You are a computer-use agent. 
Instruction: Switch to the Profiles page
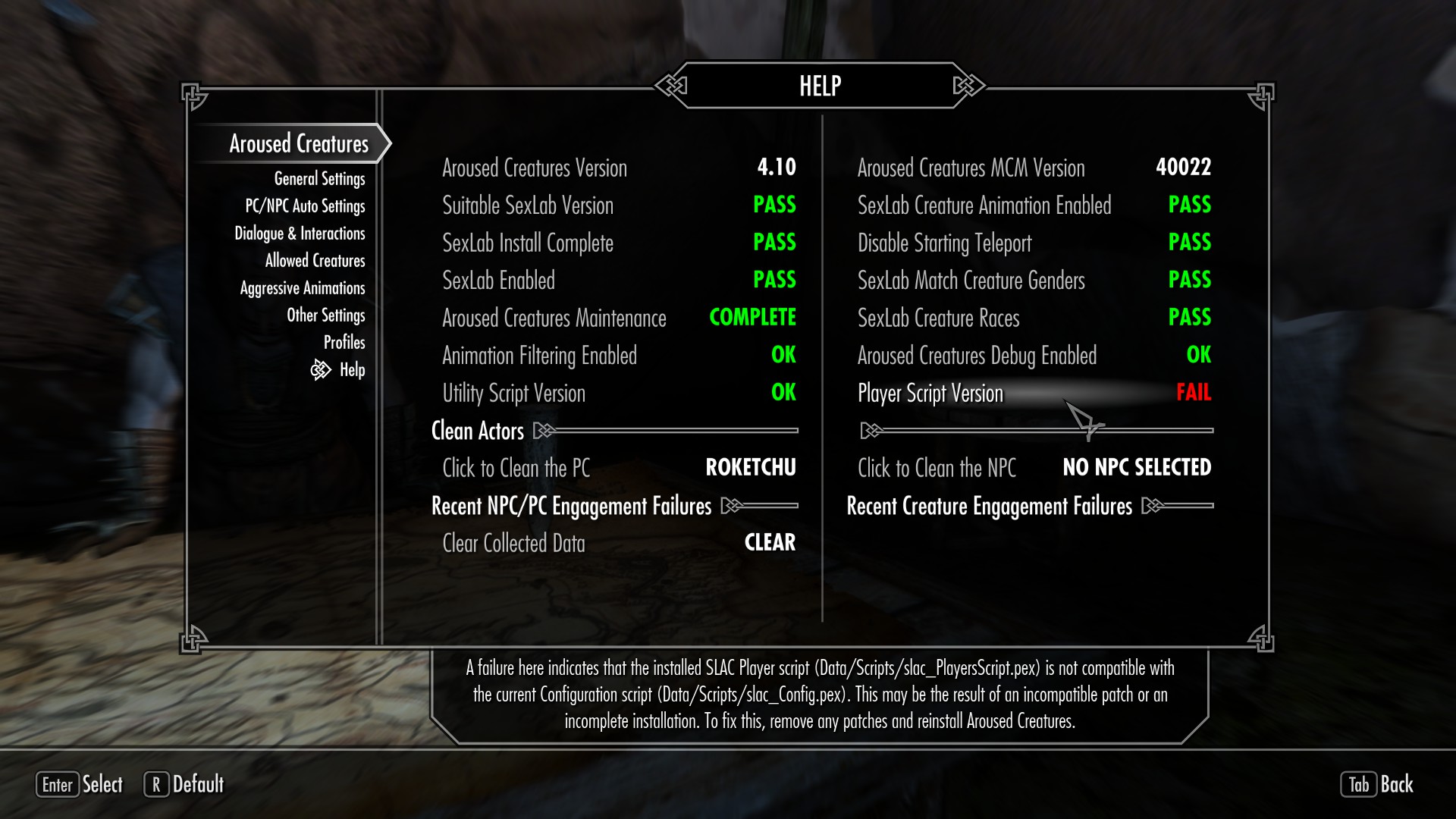(x=344, y=343)
